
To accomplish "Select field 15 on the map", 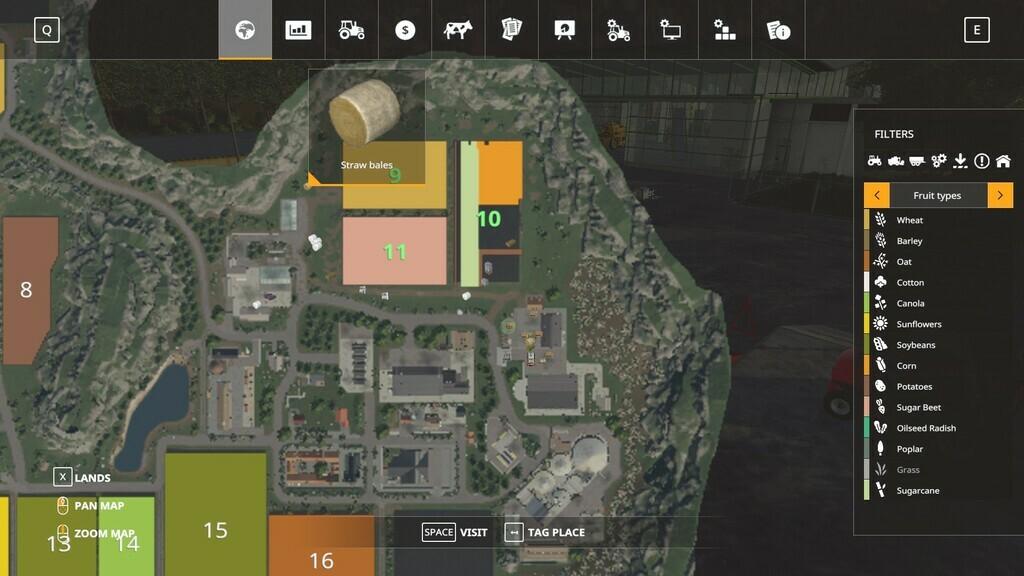I will pos(215,530).
